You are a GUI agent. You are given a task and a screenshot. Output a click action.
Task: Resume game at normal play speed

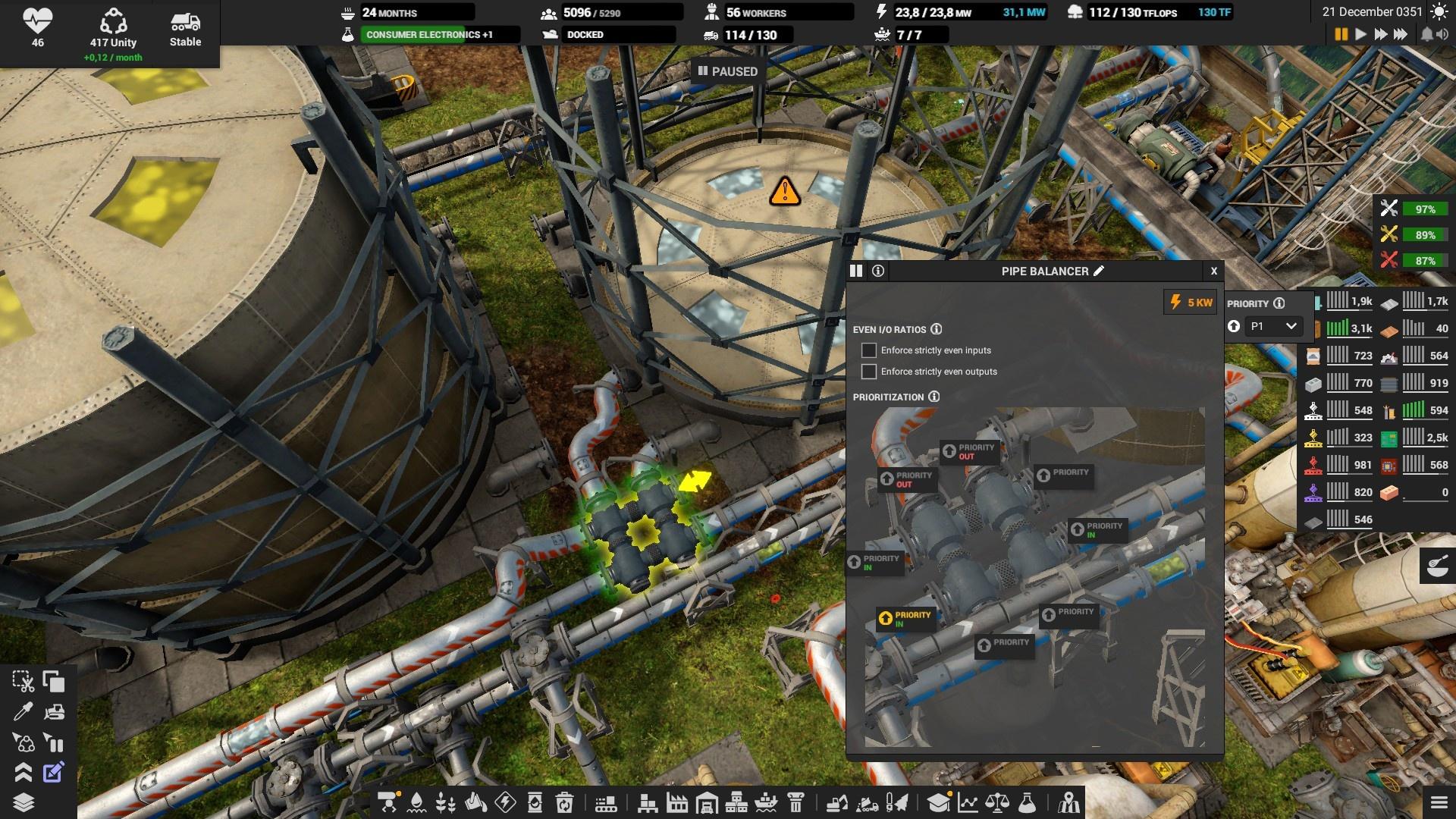click(x=1360, y=34)
